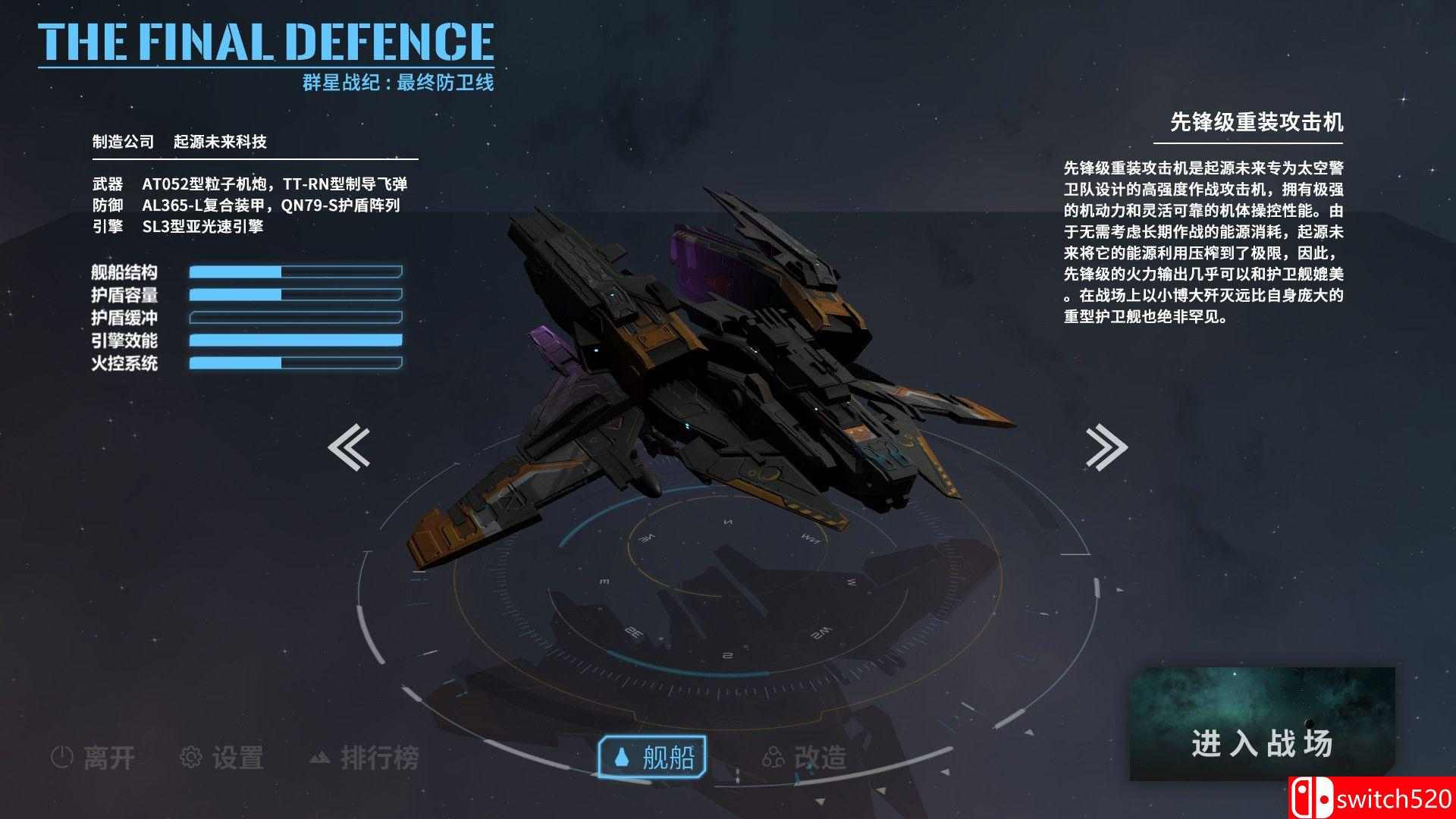1456x819 pixels.
Task: Click the power icon next to 离开
Action: (x=62, y=757)
